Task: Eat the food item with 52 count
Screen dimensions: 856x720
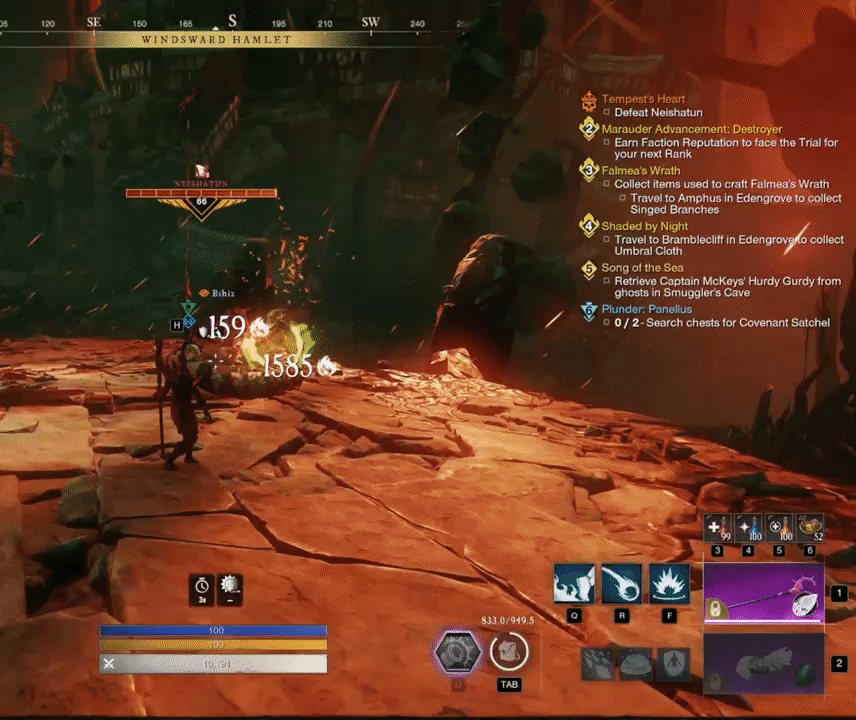Action: (810, 528)
